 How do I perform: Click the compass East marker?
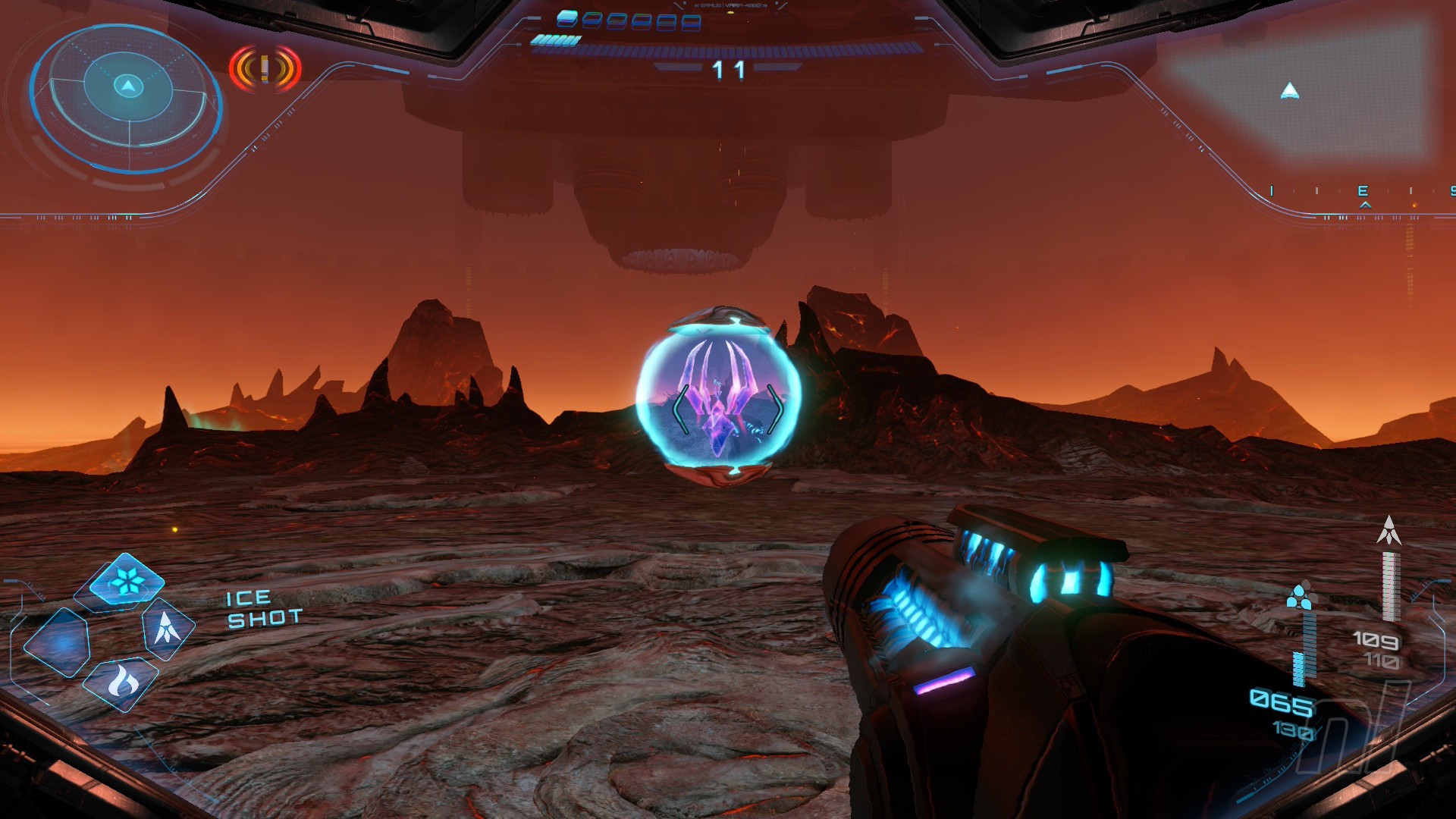coord(1363,191)
